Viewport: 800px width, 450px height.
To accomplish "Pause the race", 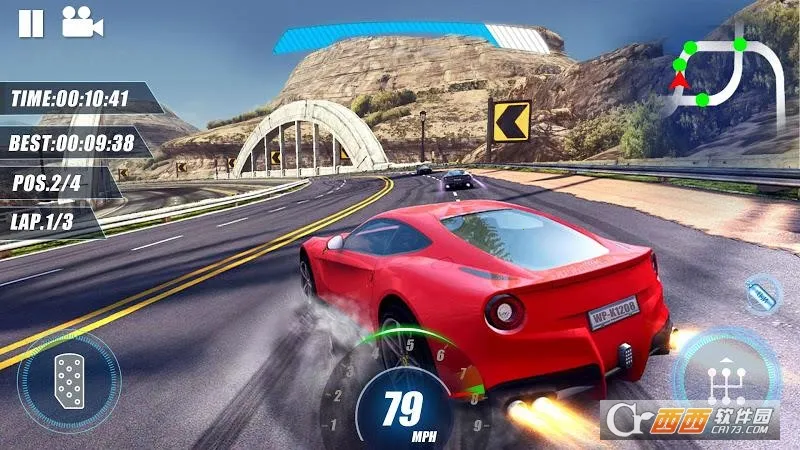I will coord(31,22).
